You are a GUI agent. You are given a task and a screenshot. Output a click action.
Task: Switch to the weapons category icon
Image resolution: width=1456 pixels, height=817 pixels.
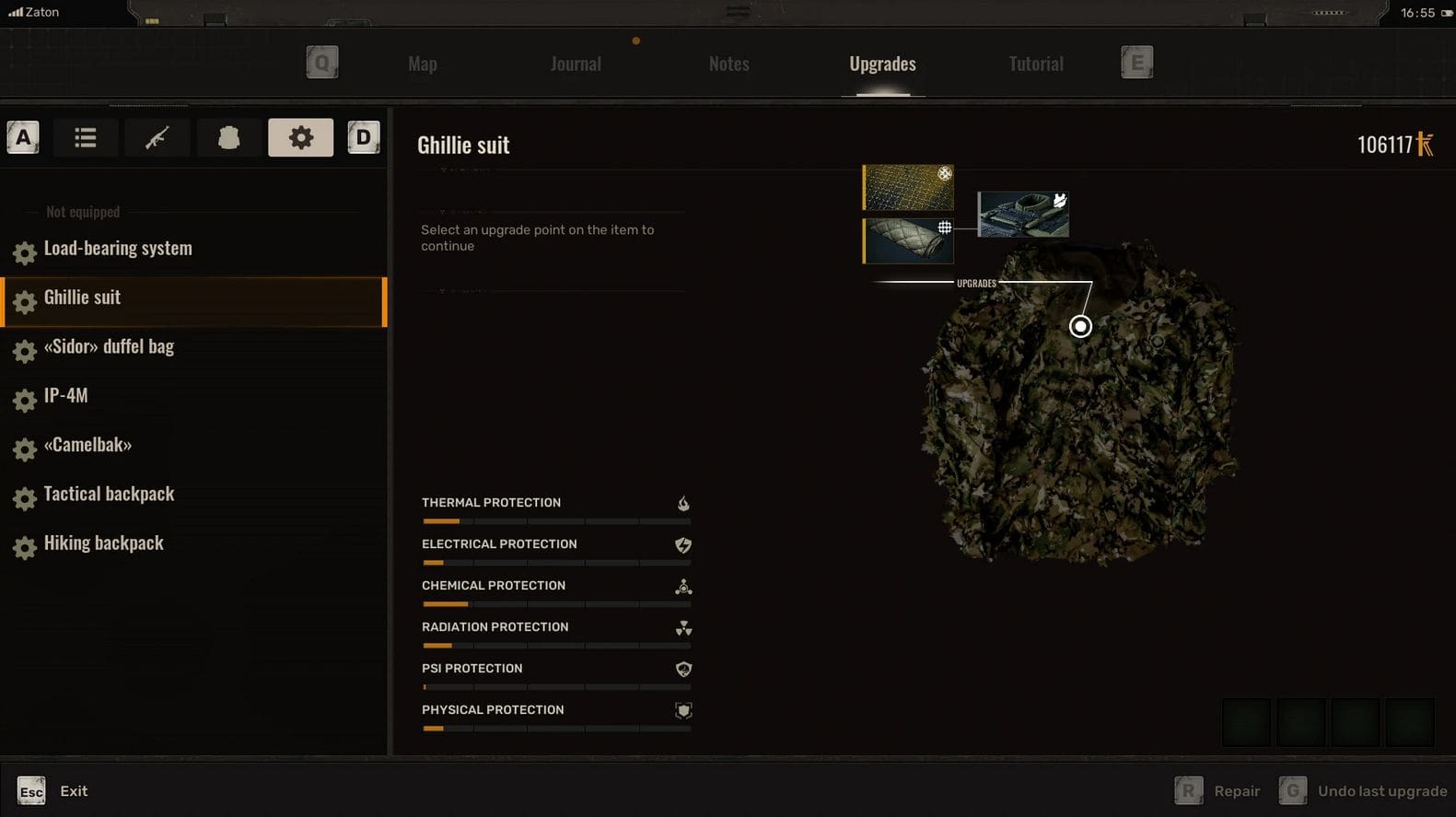(157, 138)
